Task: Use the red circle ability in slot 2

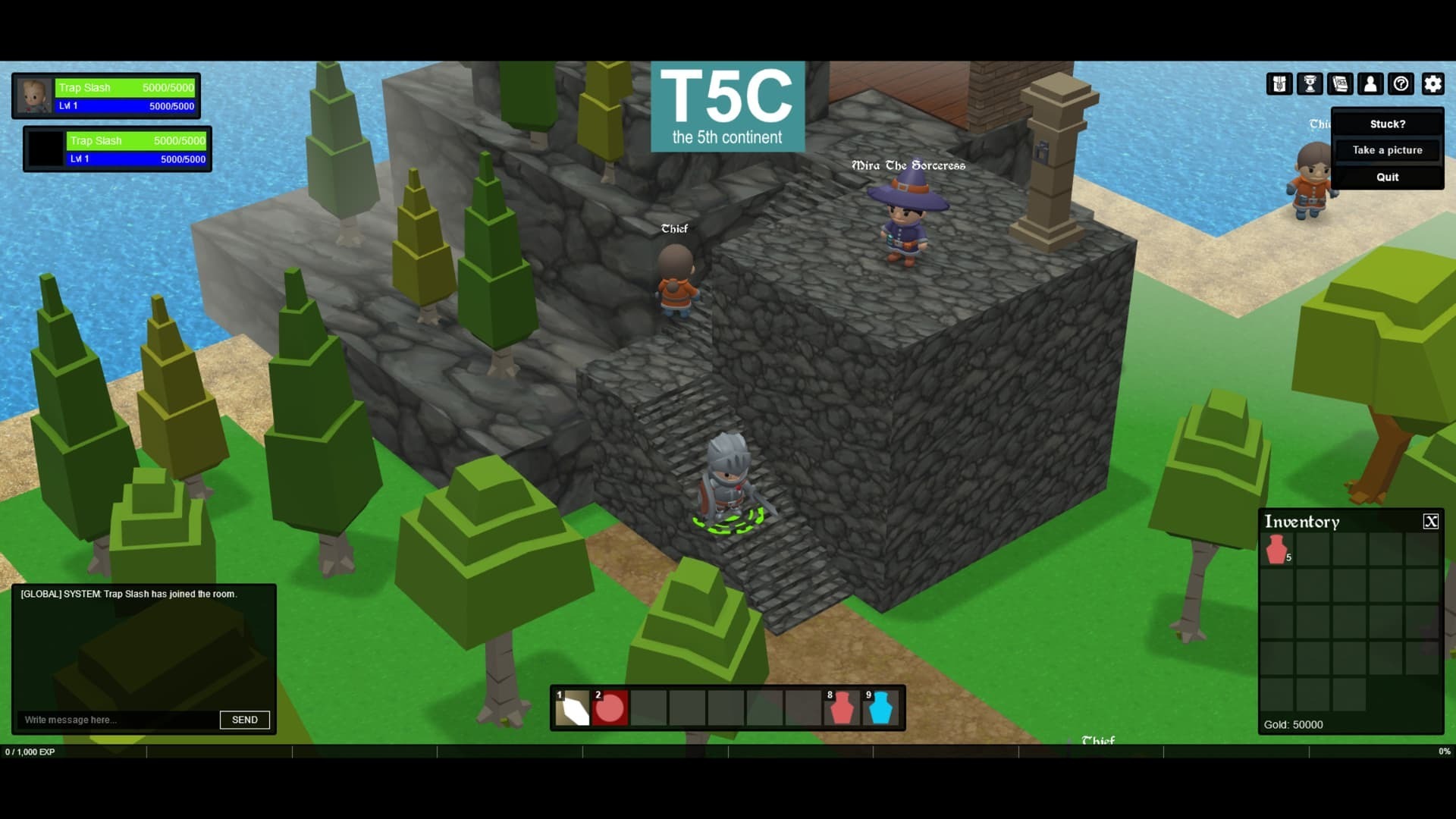Action: [610, 708]
